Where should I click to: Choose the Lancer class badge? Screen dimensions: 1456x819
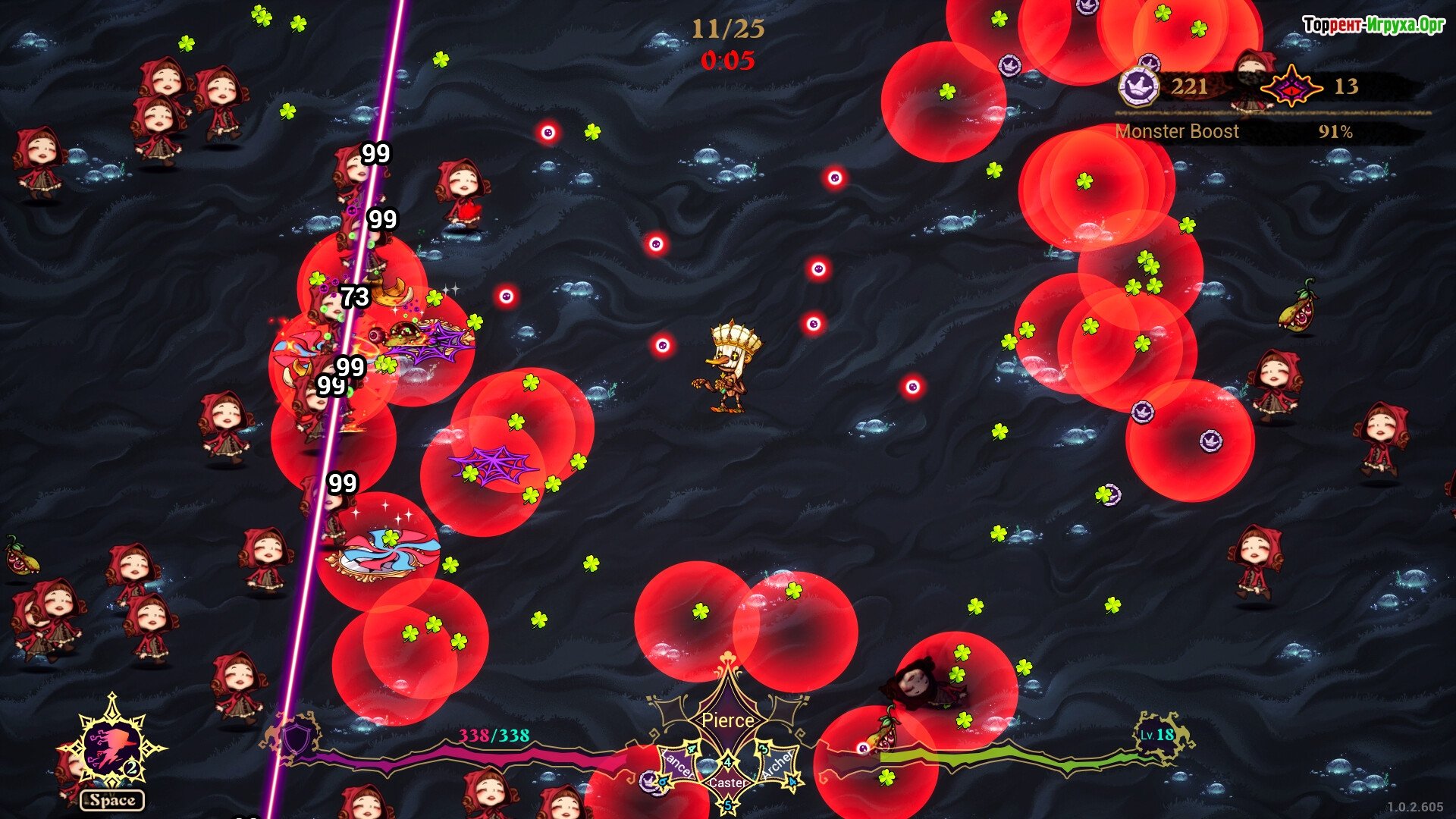coord(678,764)
